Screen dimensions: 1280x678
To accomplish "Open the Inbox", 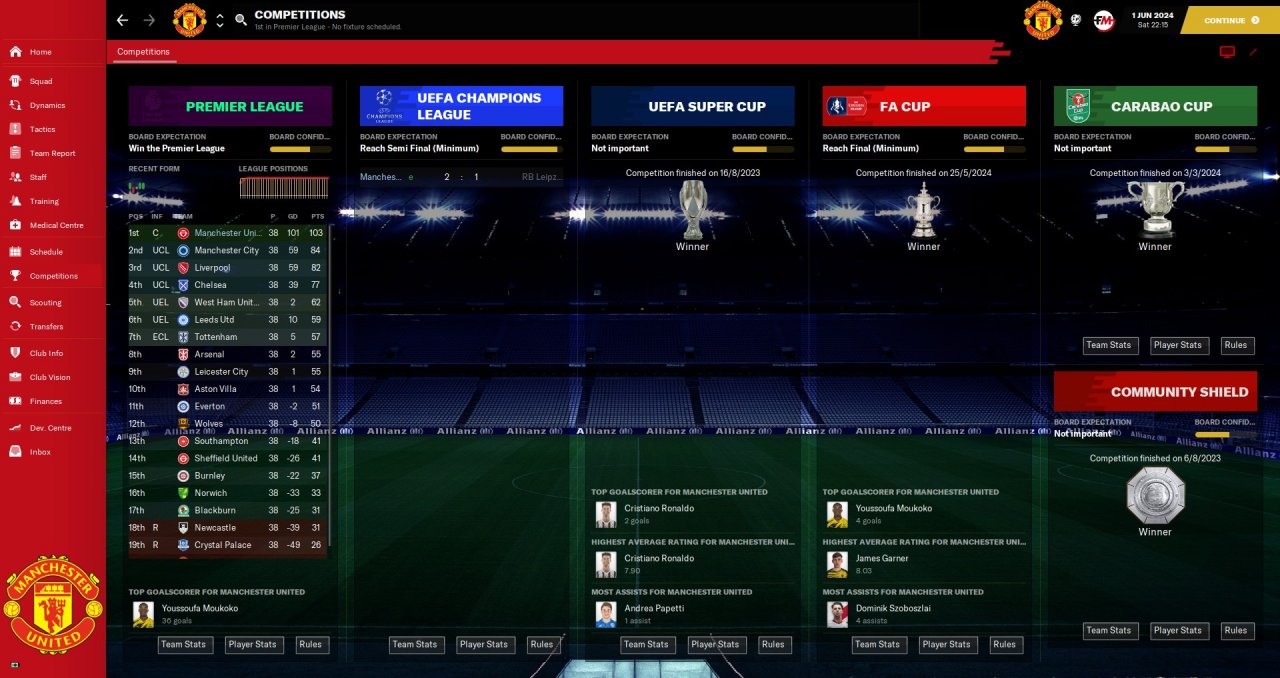I will coord(40,452).
